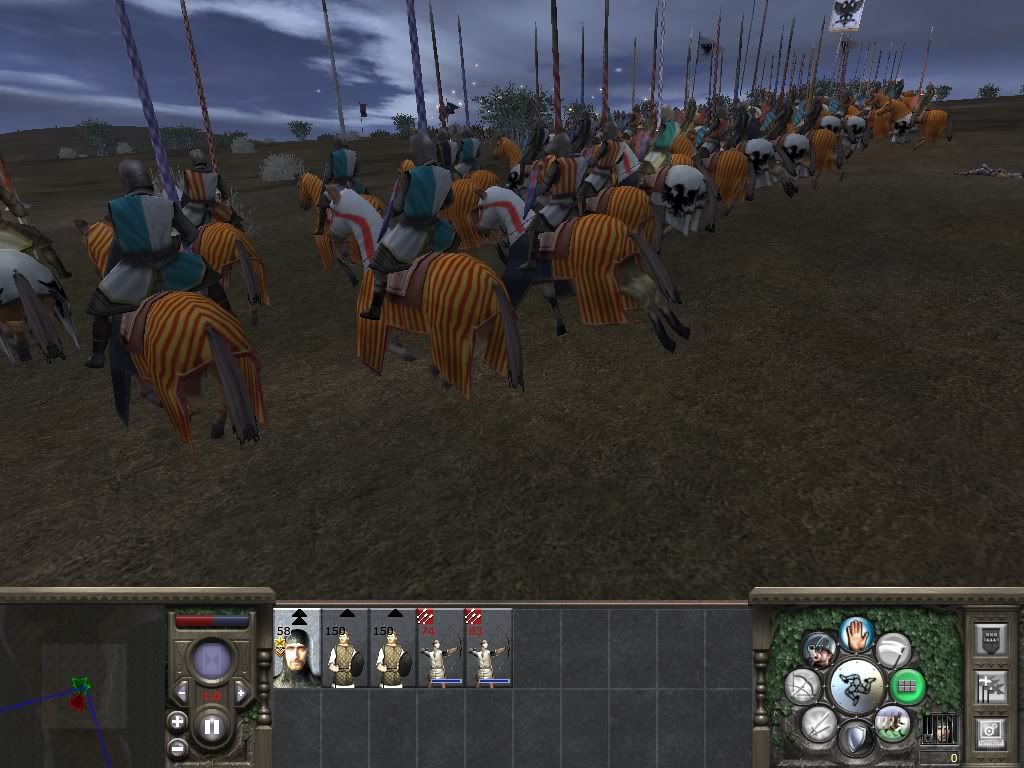Image resolution: width=1024 pixels, height=768 pixels.
Task: Zoom in the minimap with the round plus button
Action: (178, 721)
